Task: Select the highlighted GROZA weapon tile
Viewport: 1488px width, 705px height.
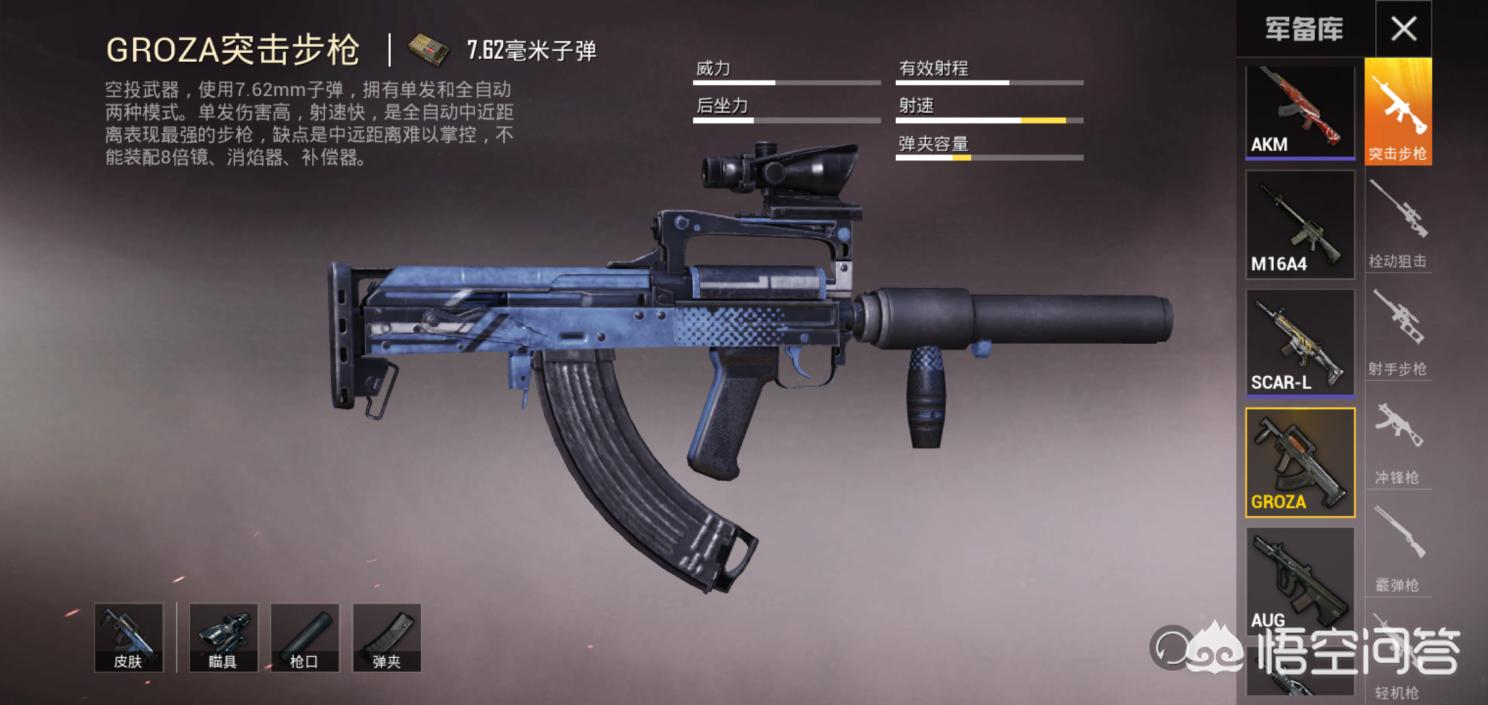Action: (x=1299, y=462)
